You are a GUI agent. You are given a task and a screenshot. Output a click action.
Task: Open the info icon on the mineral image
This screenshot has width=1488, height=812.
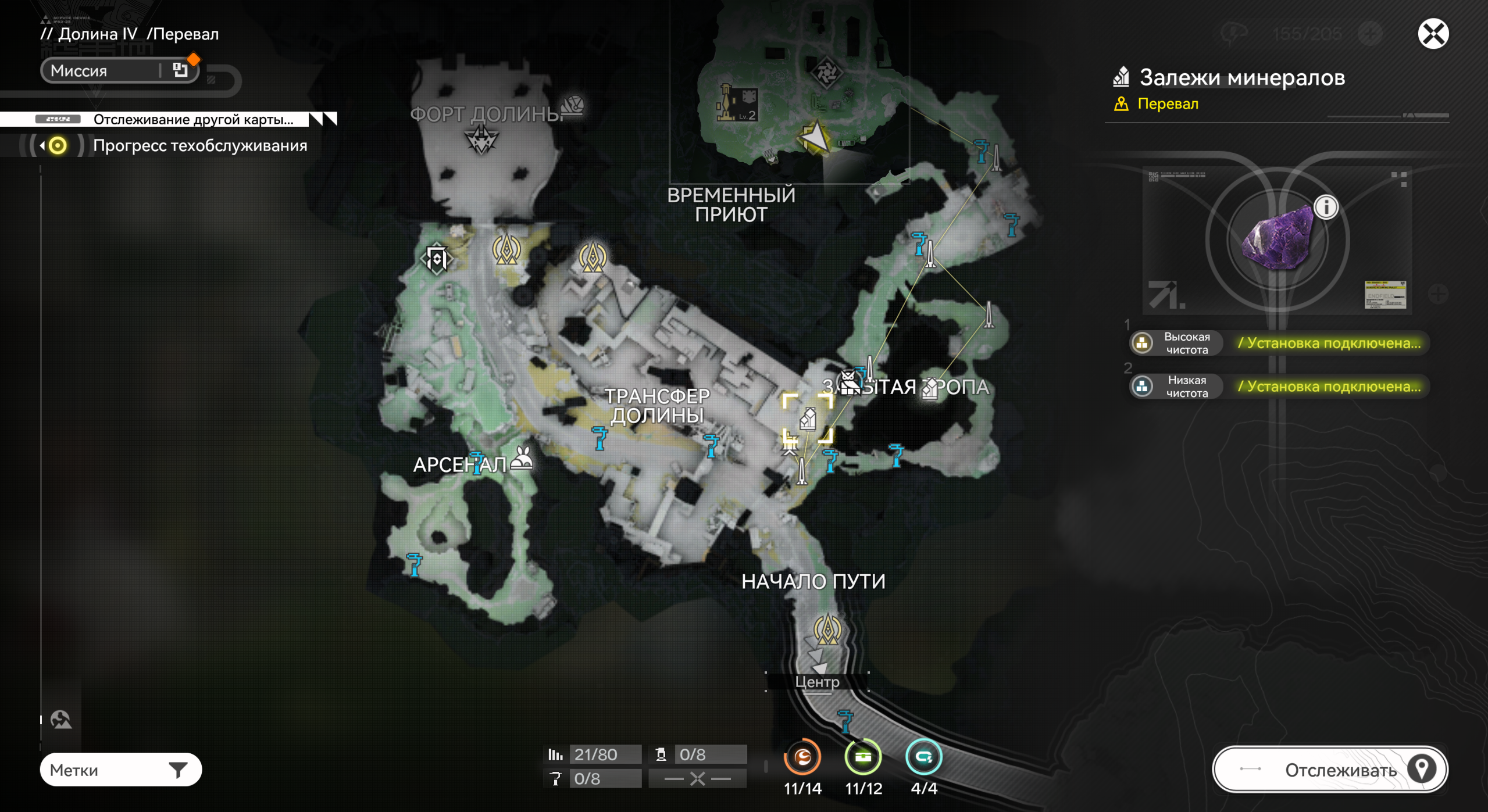(x=1326, y=207)
